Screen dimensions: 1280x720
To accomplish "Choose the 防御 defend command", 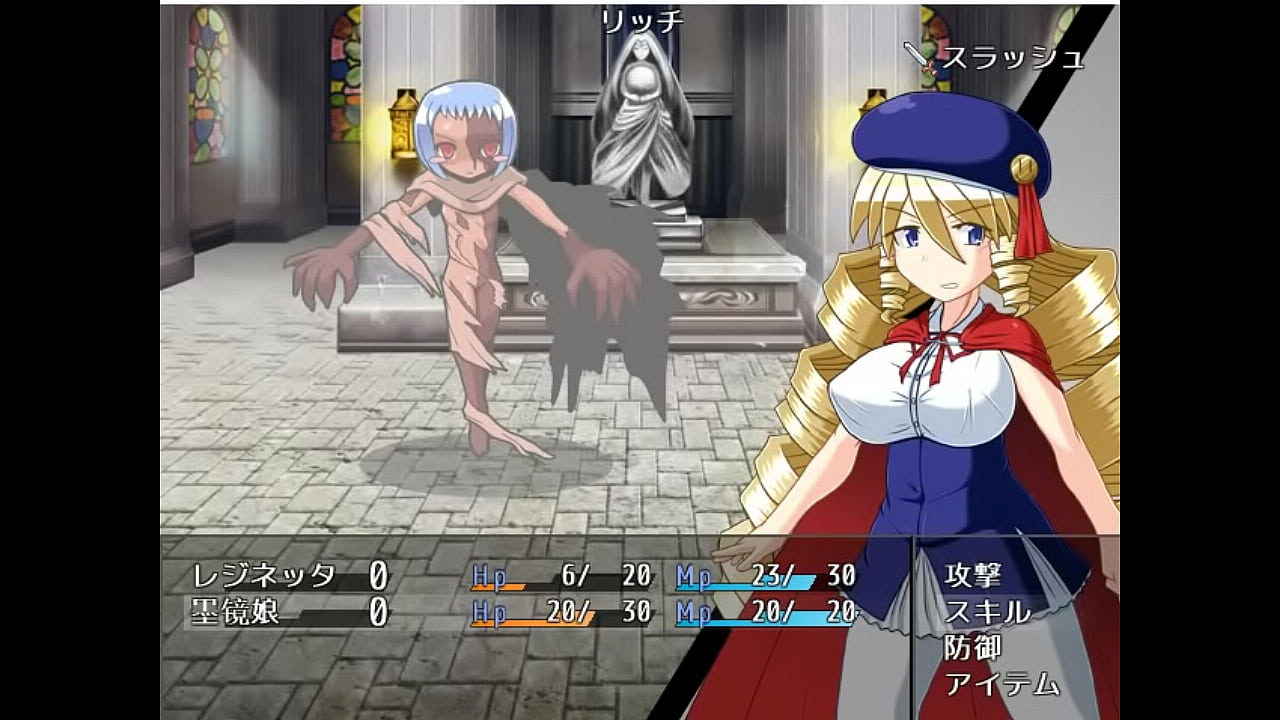I will (973, 647).
